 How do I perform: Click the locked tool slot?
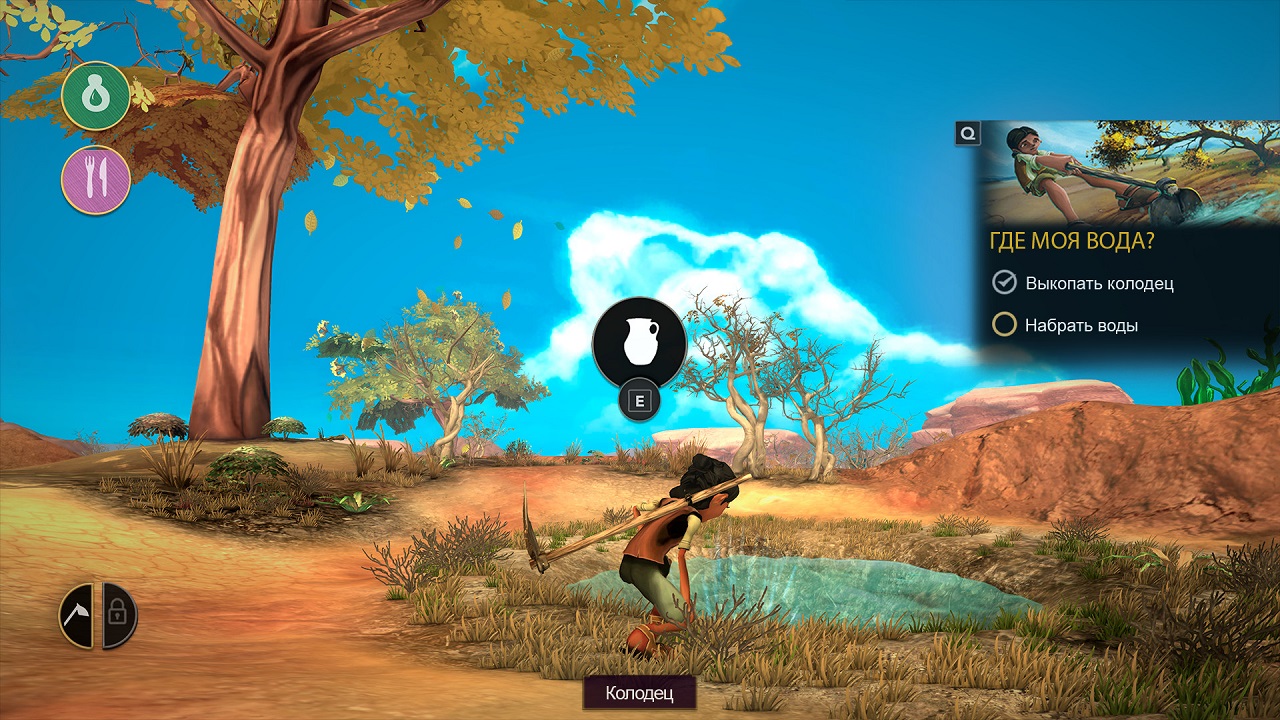[x=119, y=616]
